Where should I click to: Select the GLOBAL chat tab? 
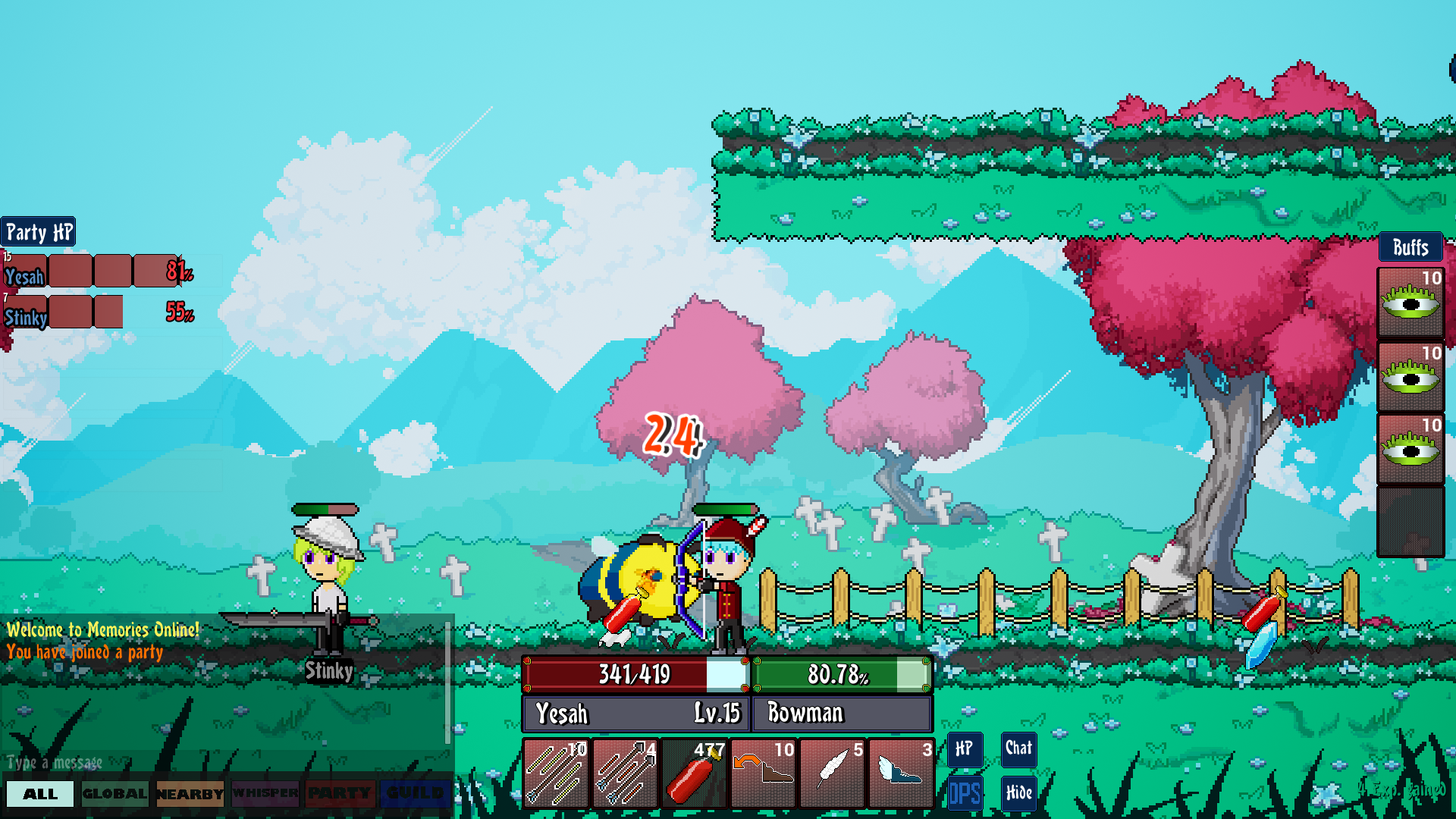click(x=115, y=794)
